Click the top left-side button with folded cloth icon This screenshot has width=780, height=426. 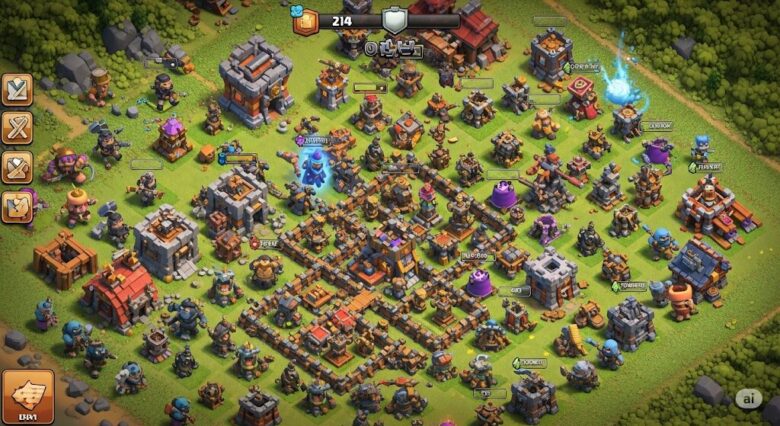17,89
